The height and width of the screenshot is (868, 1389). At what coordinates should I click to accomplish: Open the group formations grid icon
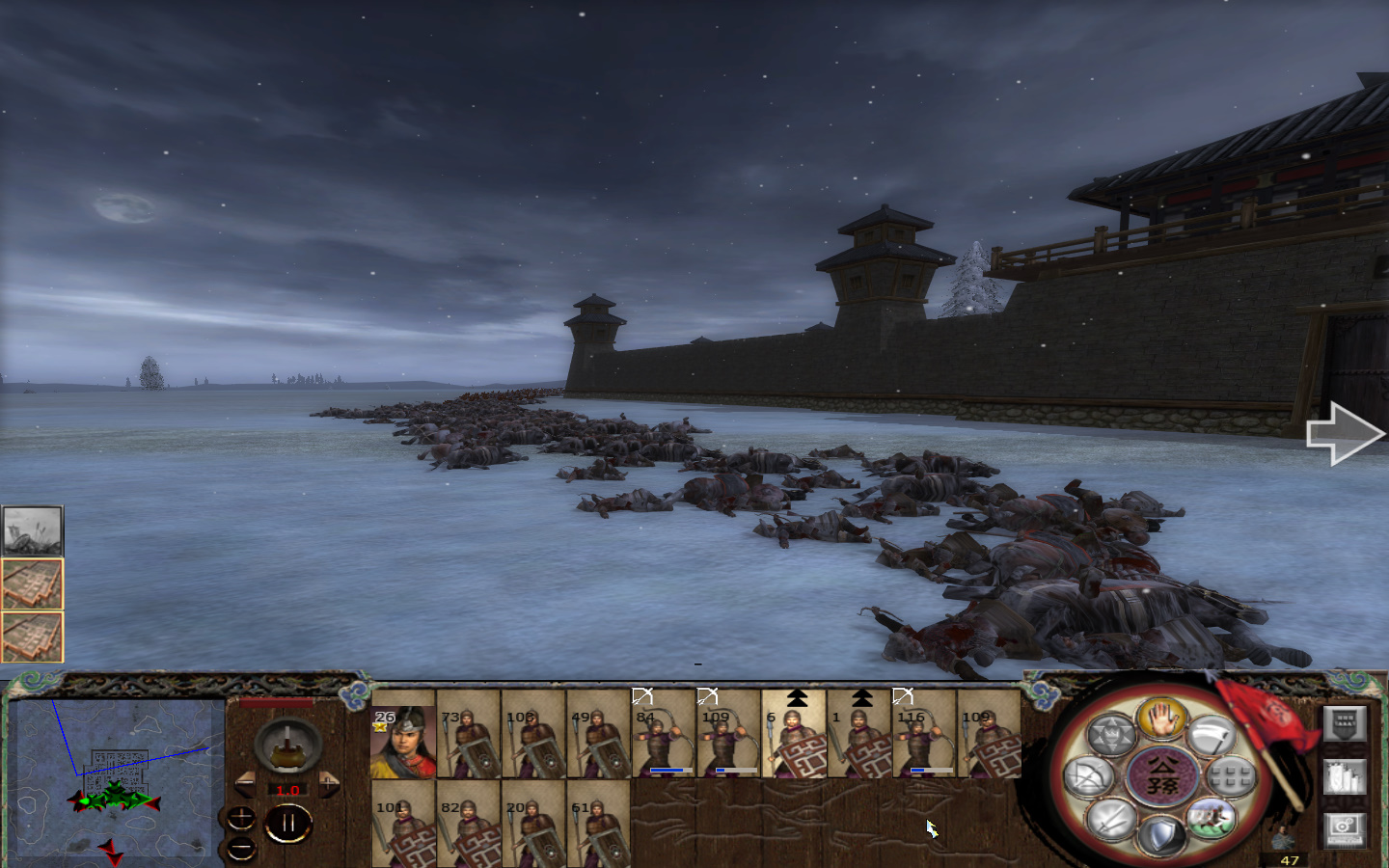(x=1232, y=778)
